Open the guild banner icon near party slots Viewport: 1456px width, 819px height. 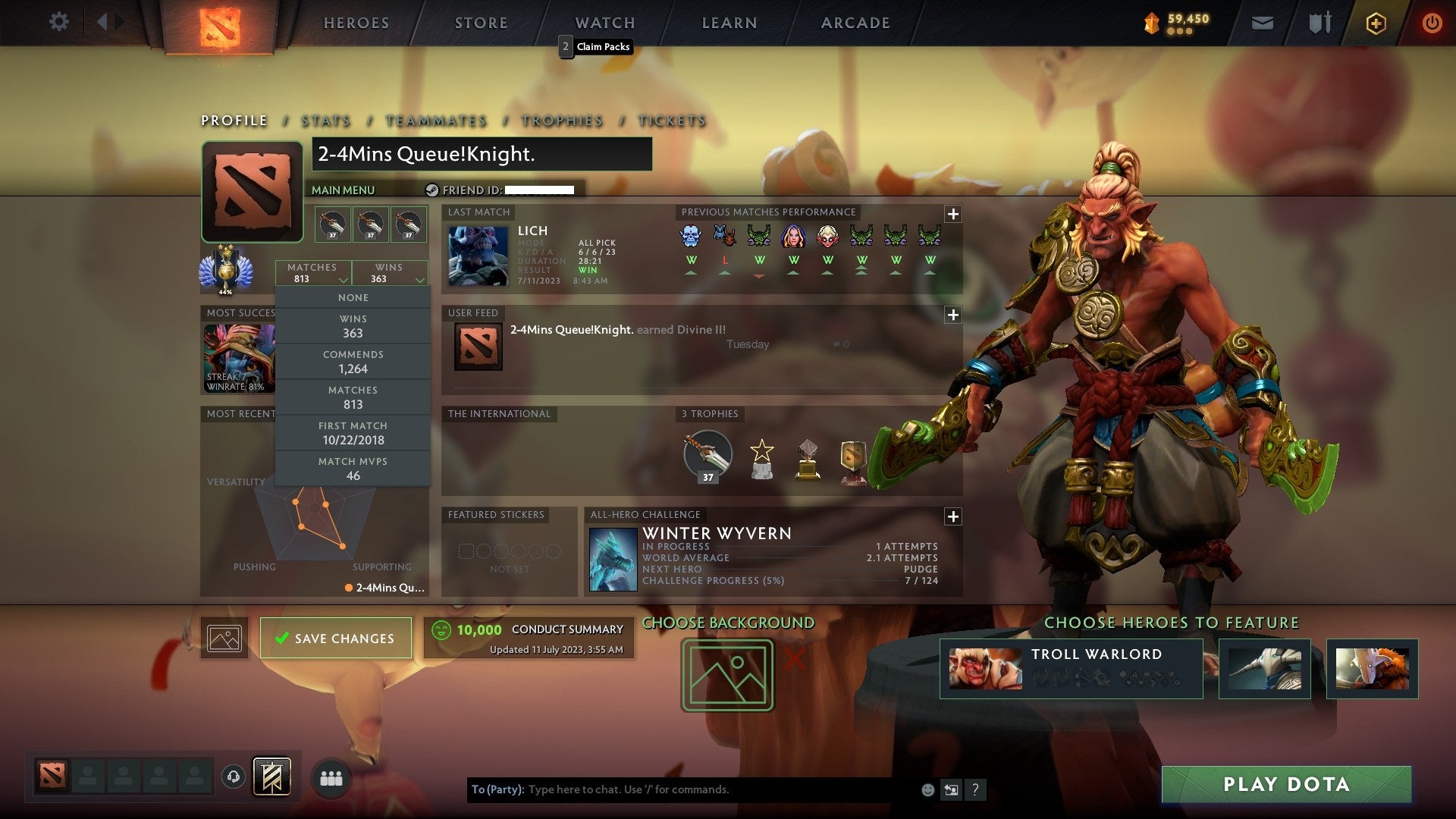coord(273,776)
